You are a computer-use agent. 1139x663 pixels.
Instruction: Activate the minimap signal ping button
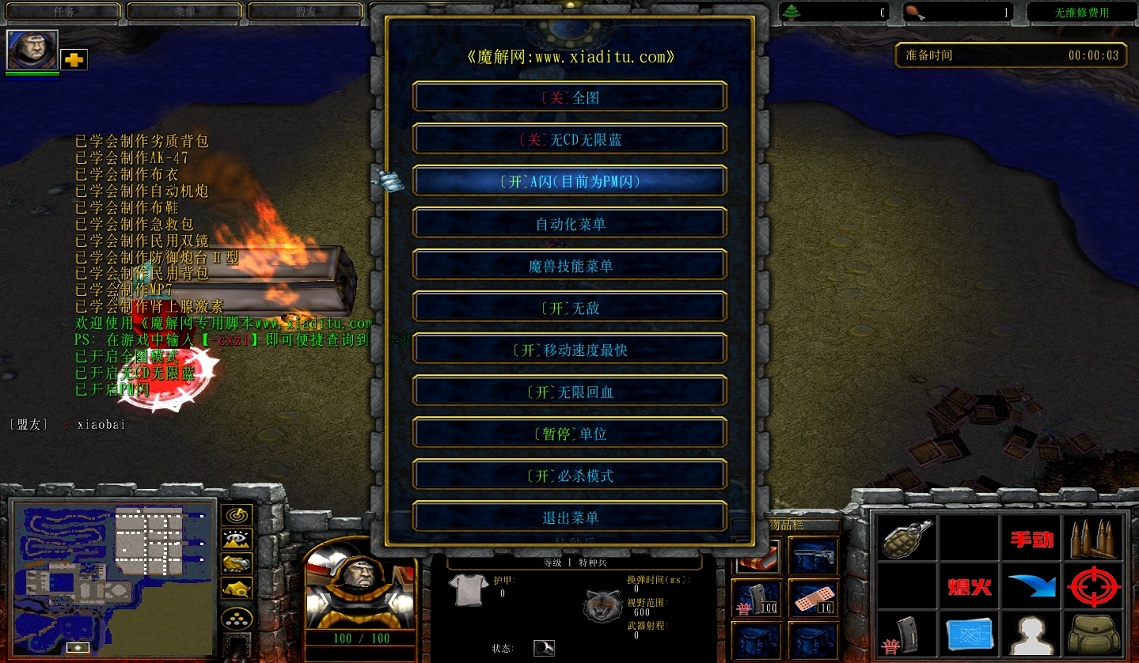[x=237, y=515]
